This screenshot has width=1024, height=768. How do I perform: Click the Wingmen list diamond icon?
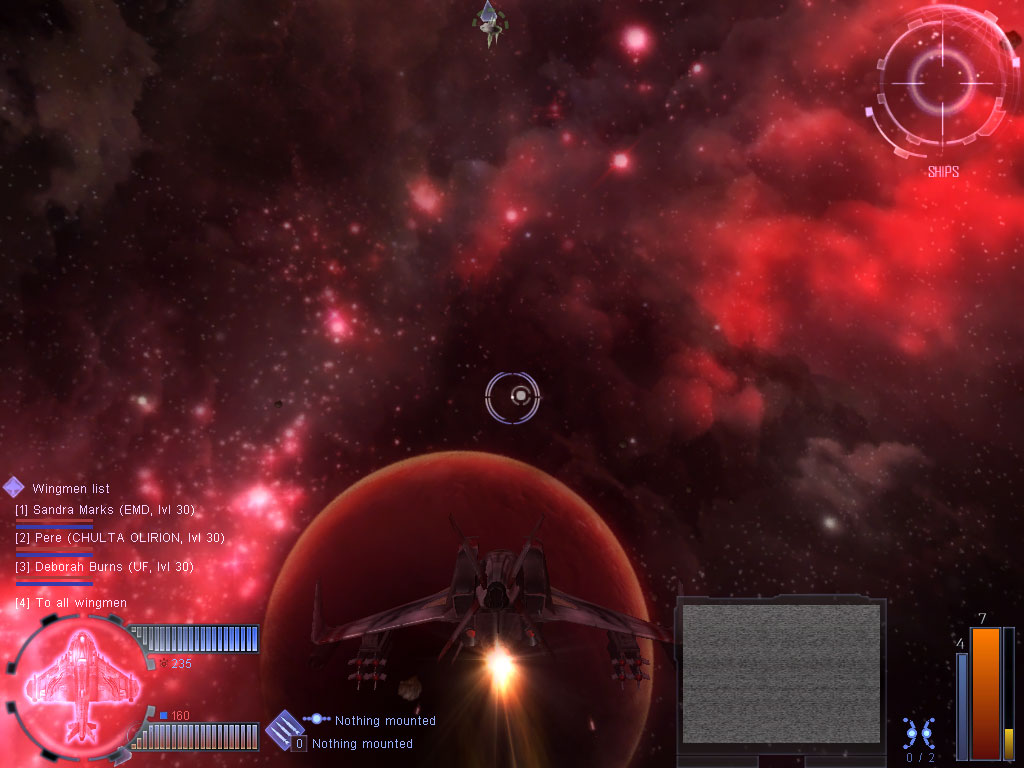click(x=14, y=487)
